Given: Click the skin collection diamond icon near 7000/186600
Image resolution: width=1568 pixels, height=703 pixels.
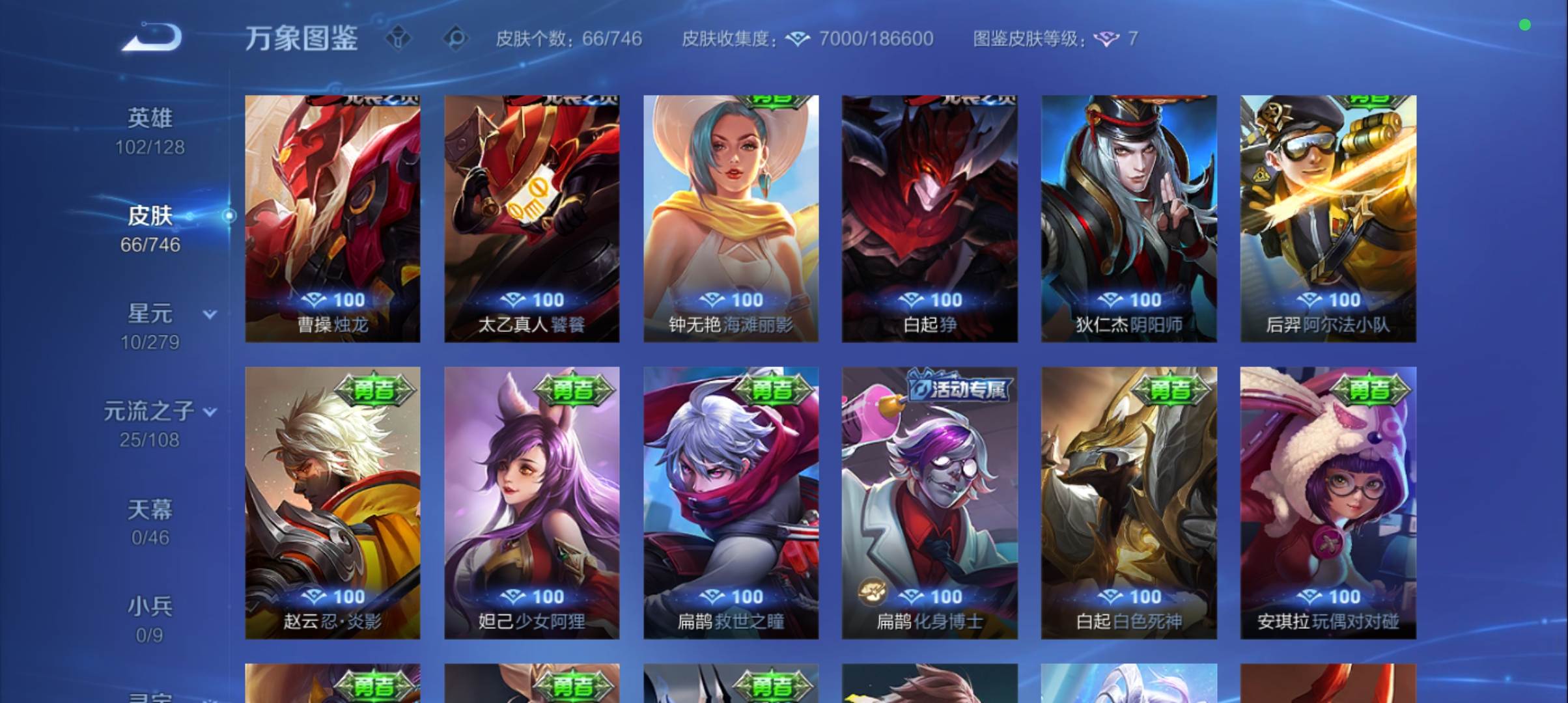Looking at the screenshot, I should tap(796, 38).
